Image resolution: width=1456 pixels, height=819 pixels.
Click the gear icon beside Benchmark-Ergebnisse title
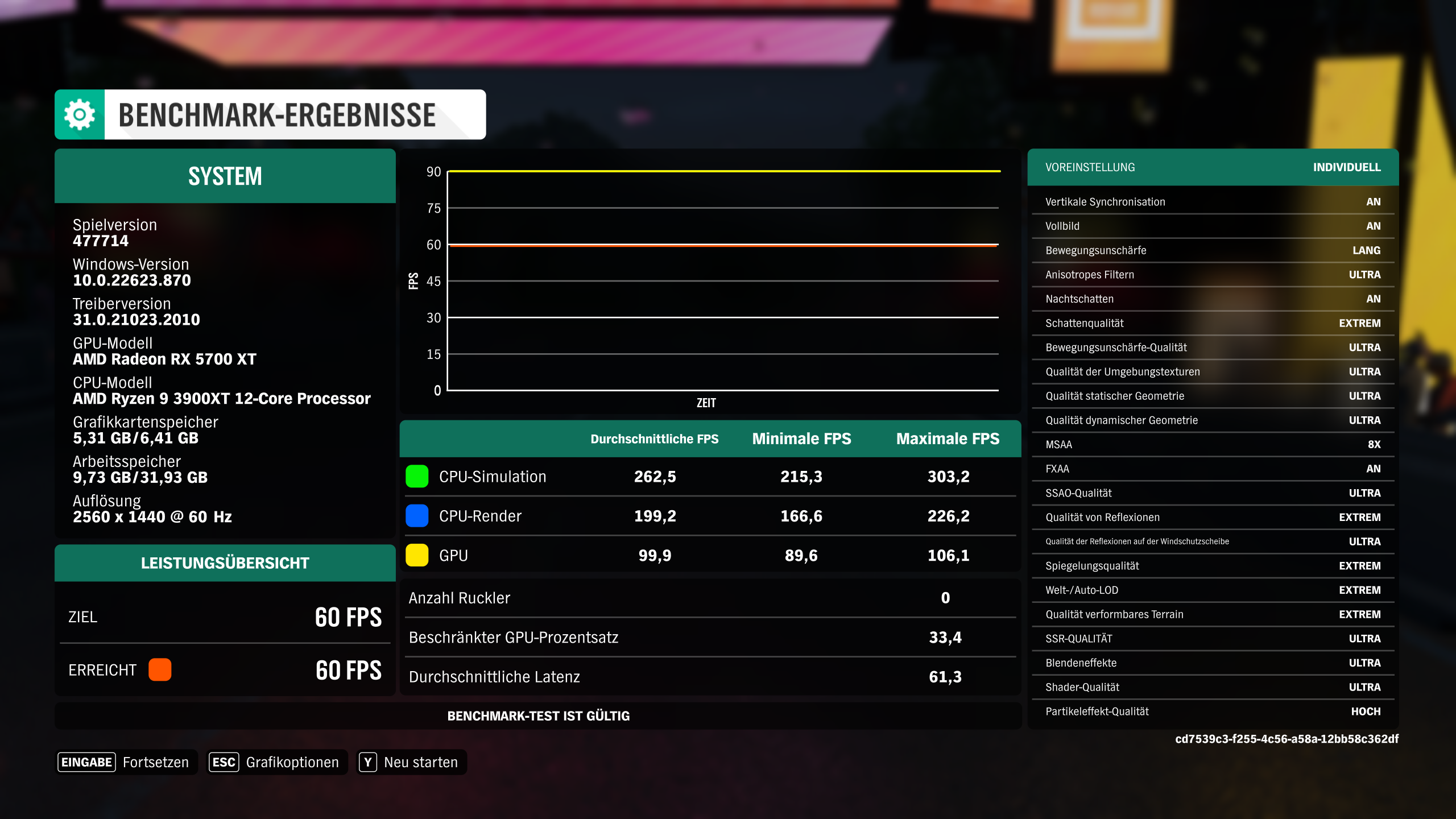[x=80, y=114]
